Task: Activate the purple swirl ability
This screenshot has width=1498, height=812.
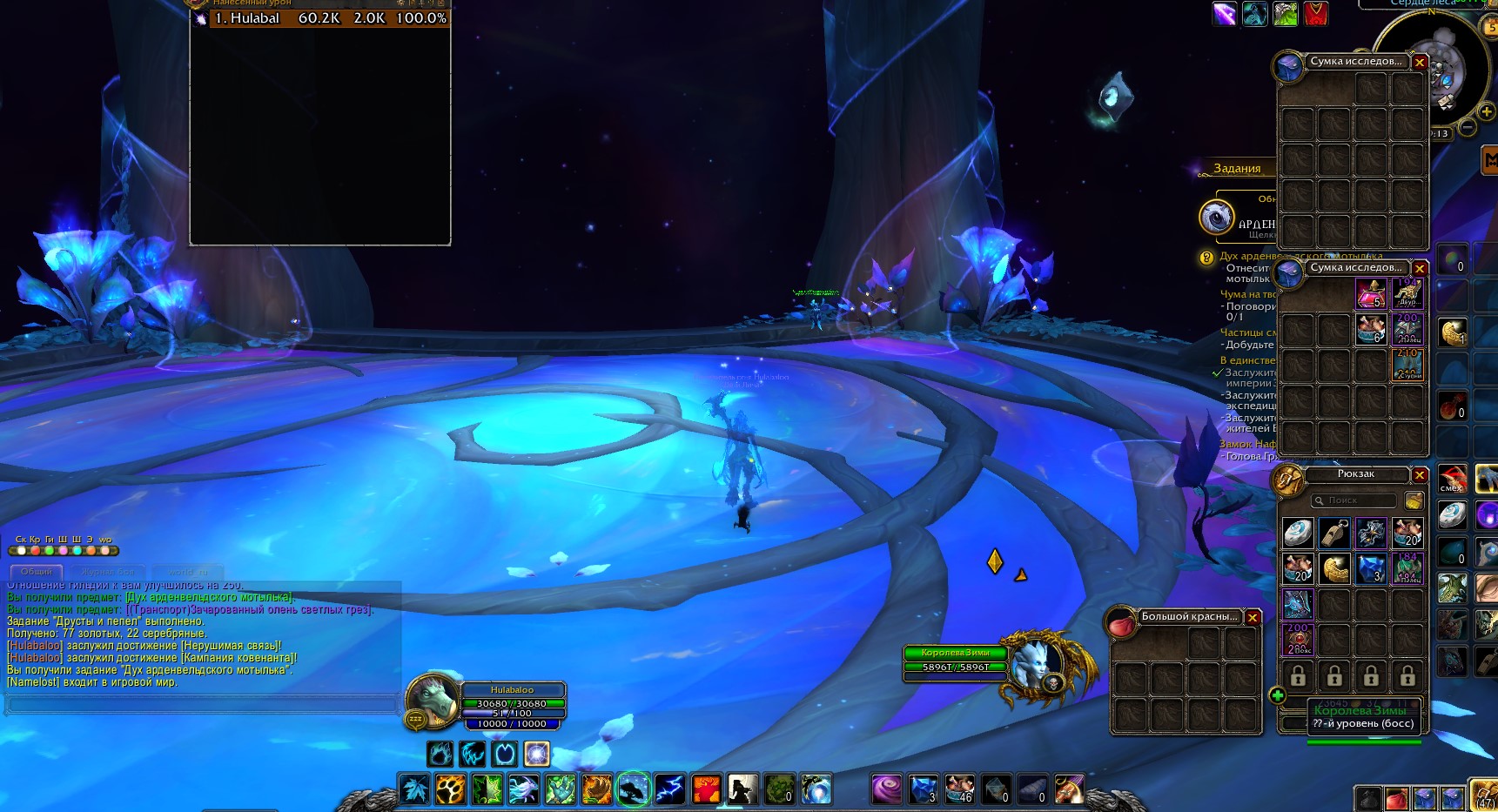Action: point(887,789)
